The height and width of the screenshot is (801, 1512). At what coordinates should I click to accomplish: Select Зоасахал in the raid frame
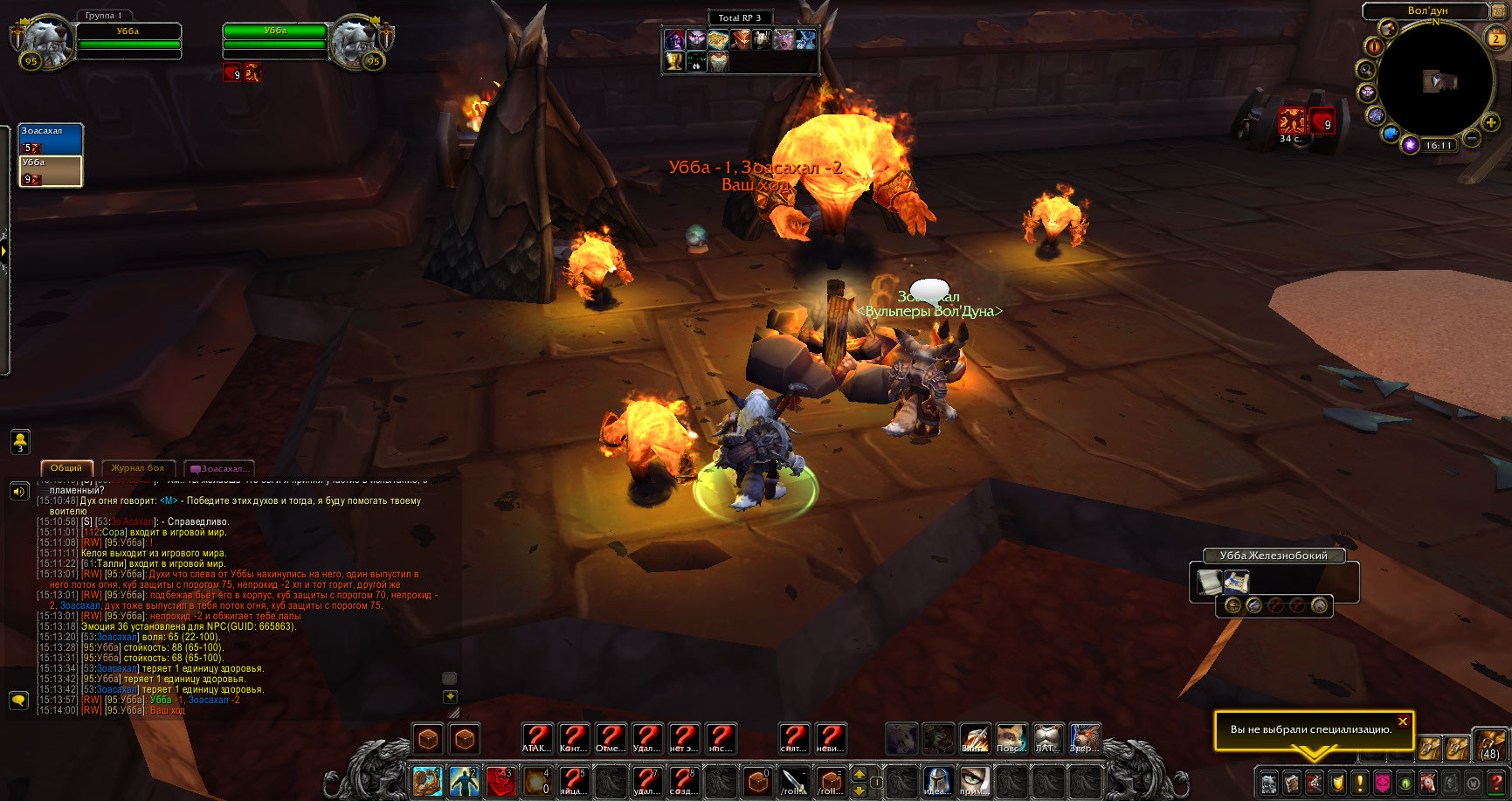point(51,139)
